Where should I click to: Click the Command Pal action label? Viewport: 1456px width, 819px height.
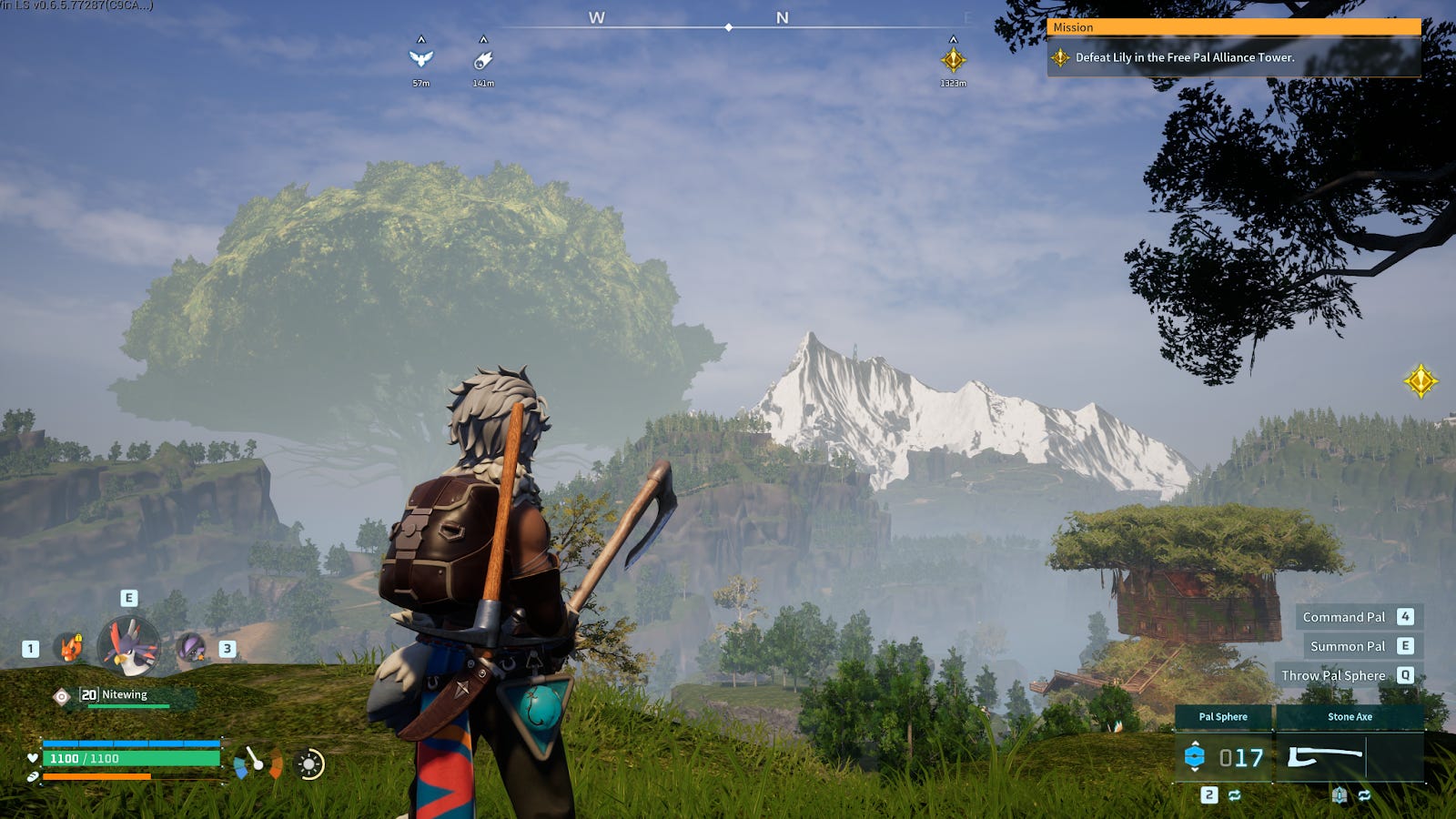point(1343,617)
